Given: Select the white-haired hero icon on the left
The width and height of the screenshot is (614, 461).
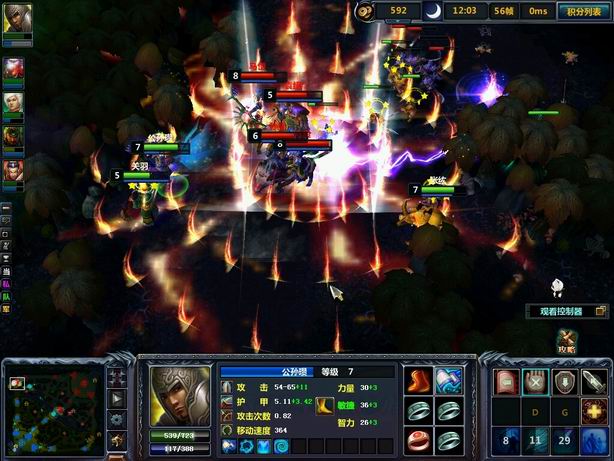Looking at the screenshot, I should pyautogui.click(x=15, y=102).
